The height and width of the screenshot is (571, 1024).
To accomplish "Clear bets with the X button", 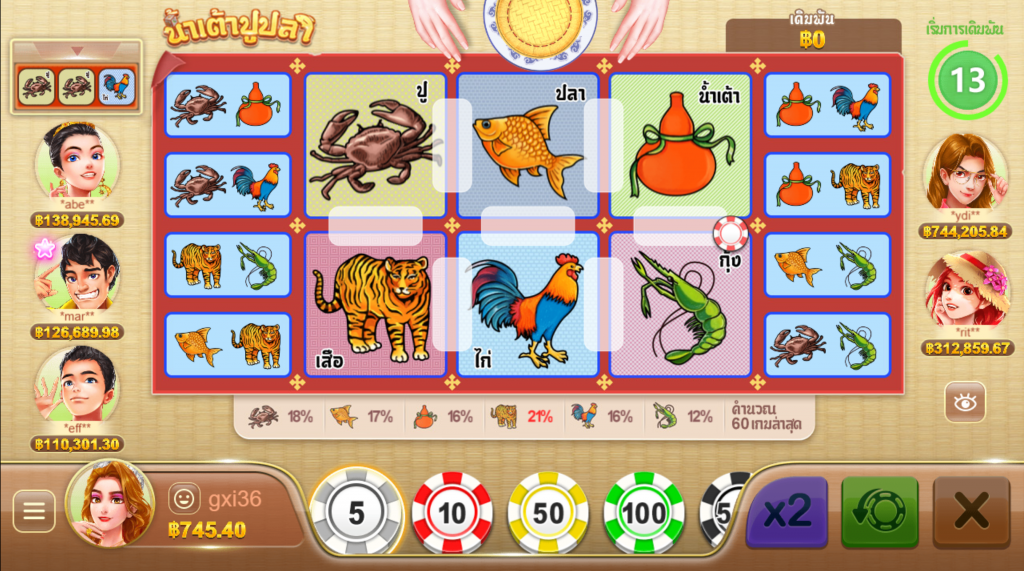I will (x=971, y=512).
